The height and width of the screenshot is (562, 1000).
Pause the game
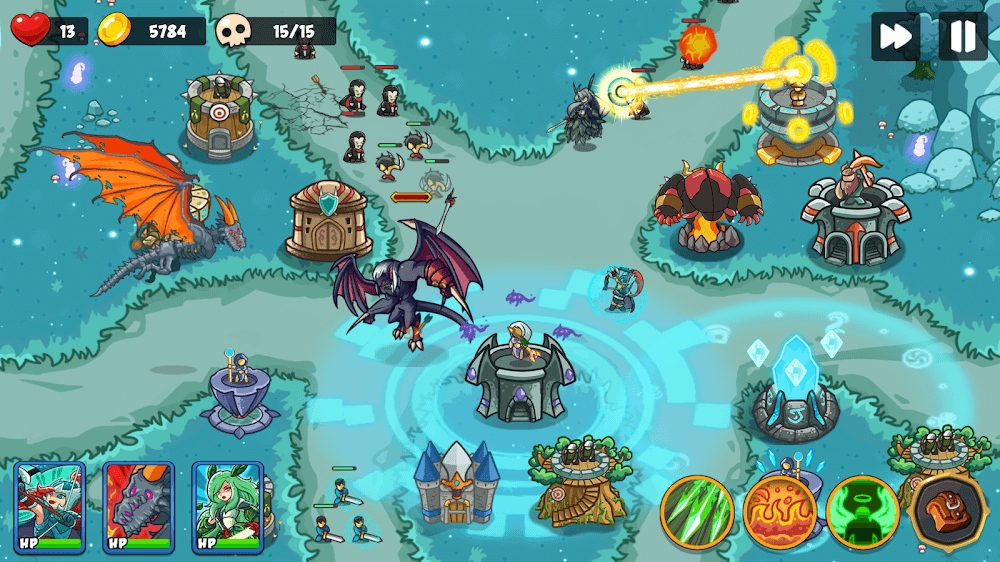[962, 37]
